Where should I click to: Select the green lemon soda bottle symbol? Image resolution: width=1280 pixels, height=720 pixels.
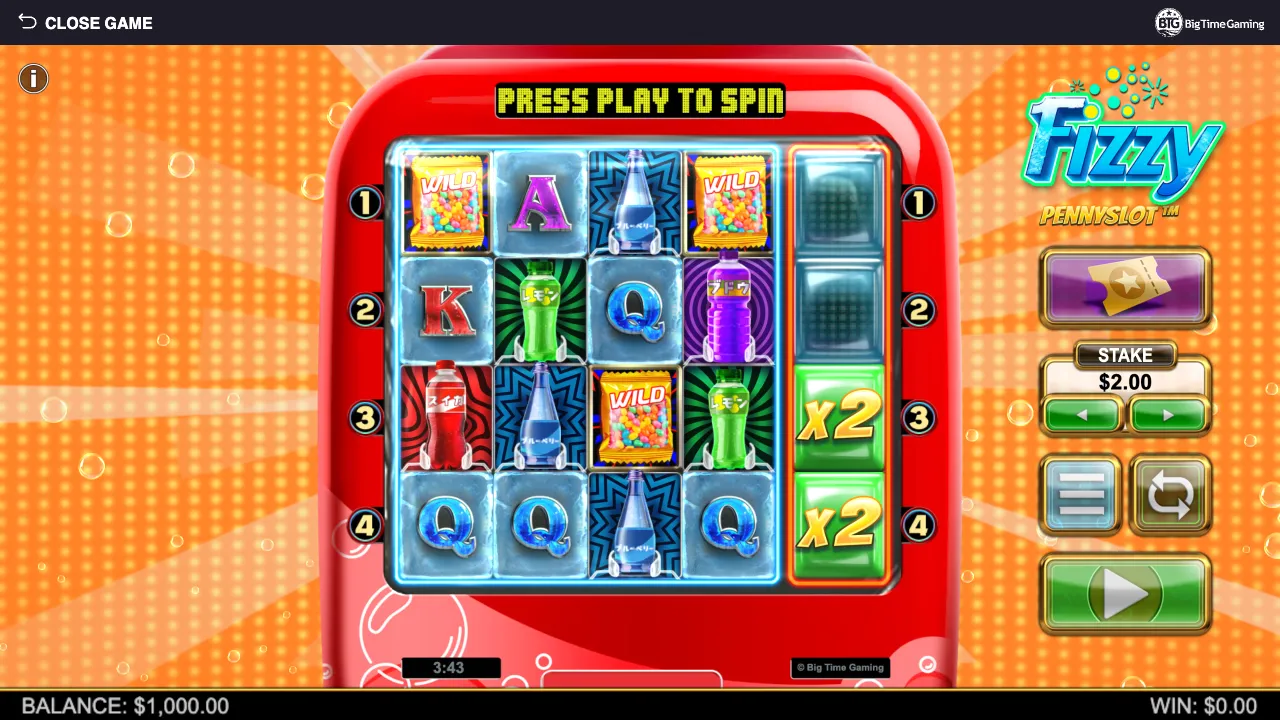(x=540, y=309)
